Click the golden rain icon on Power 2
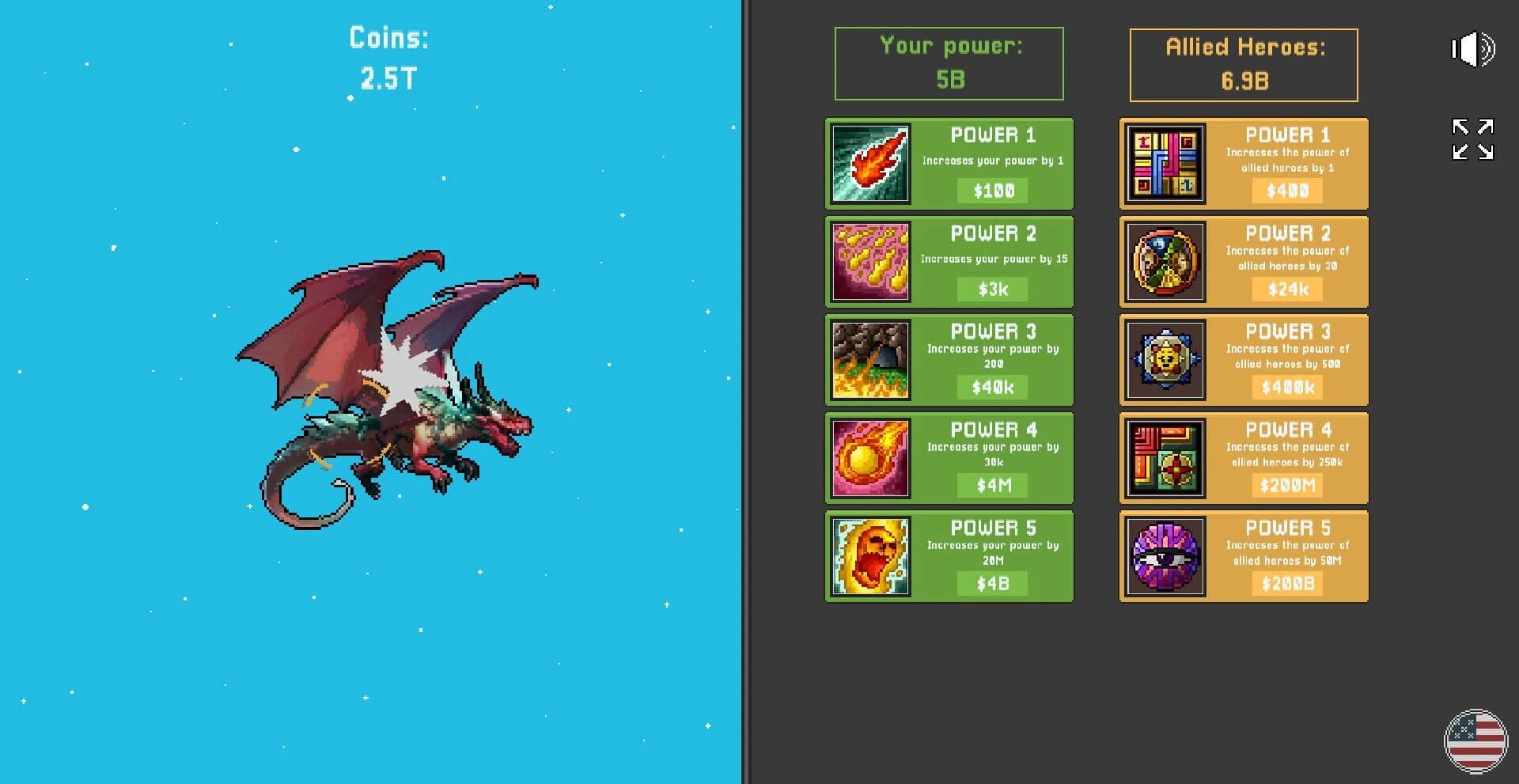 tap(869, 261)
